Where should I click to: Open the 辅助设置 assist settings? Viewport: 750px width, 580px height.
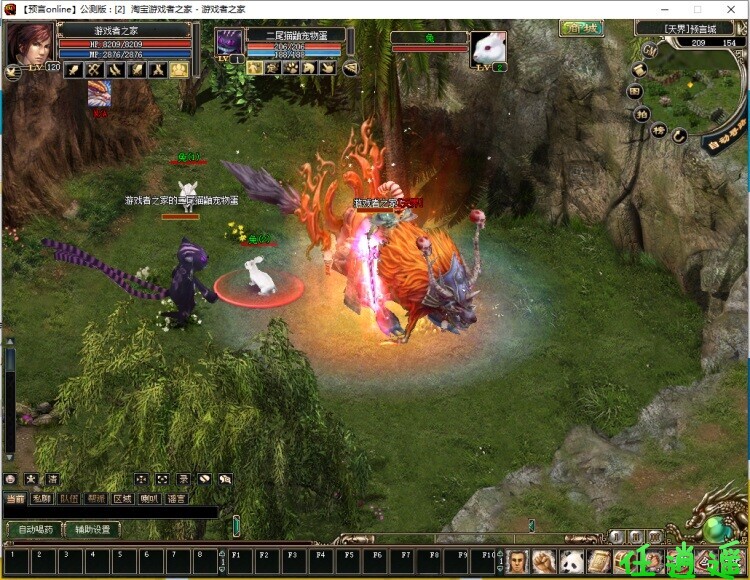93,529
